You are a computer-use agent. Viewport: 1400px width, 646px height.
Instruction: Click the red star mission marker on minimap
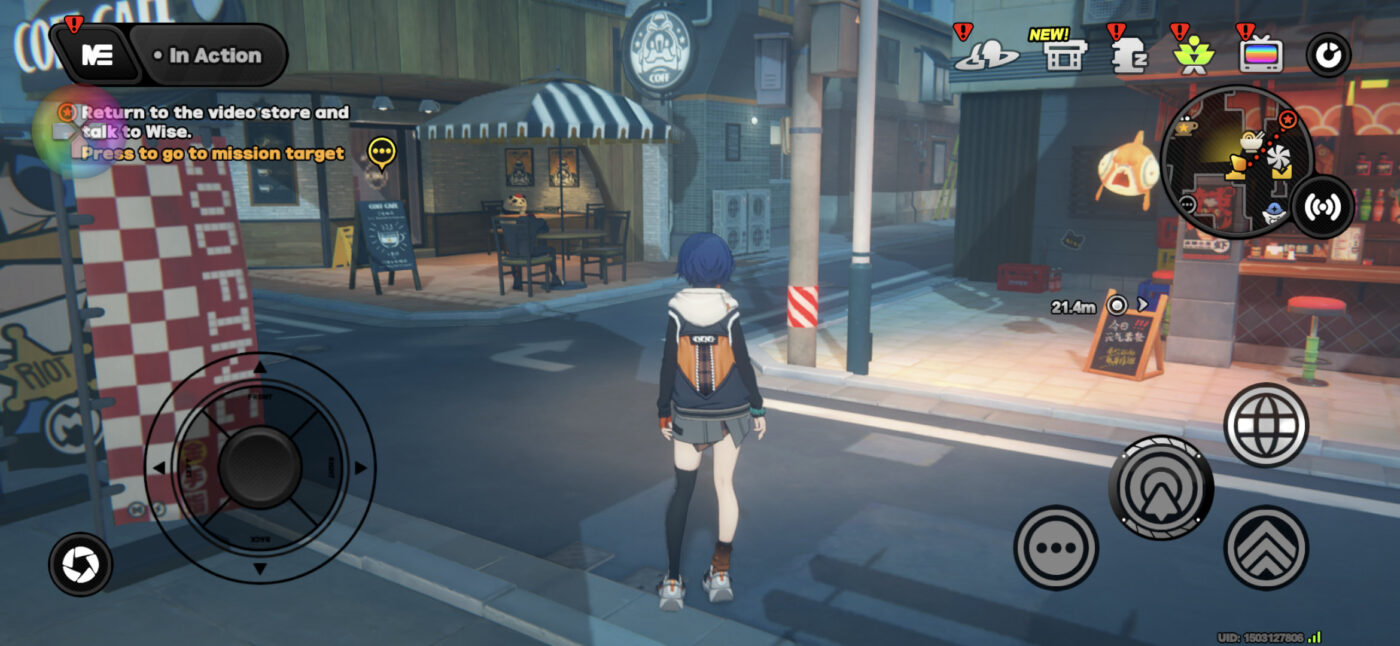[x=1288, y=120]
